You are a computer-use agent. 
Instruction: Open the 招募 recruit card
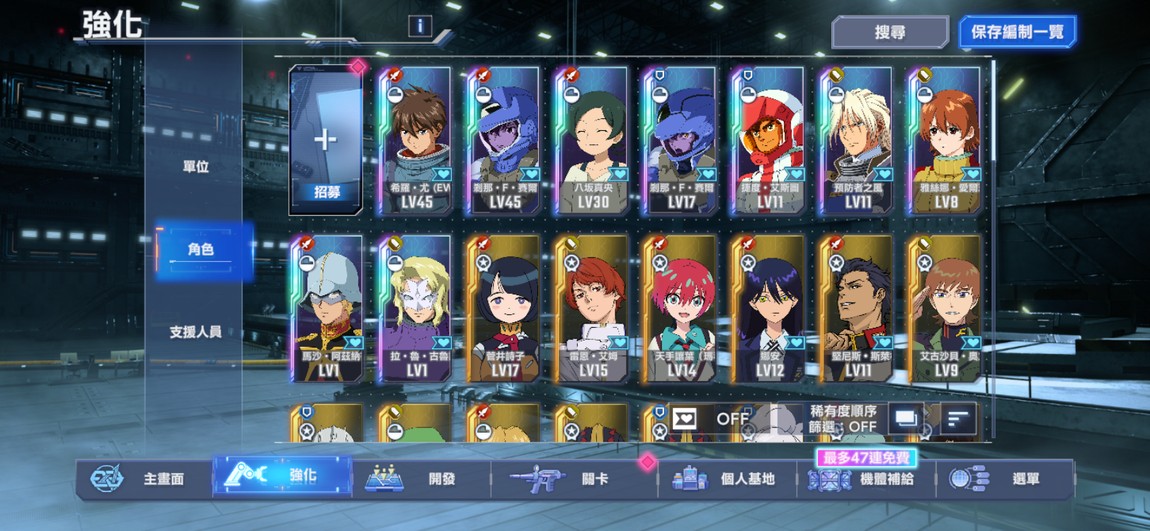[x=325, y=140]
